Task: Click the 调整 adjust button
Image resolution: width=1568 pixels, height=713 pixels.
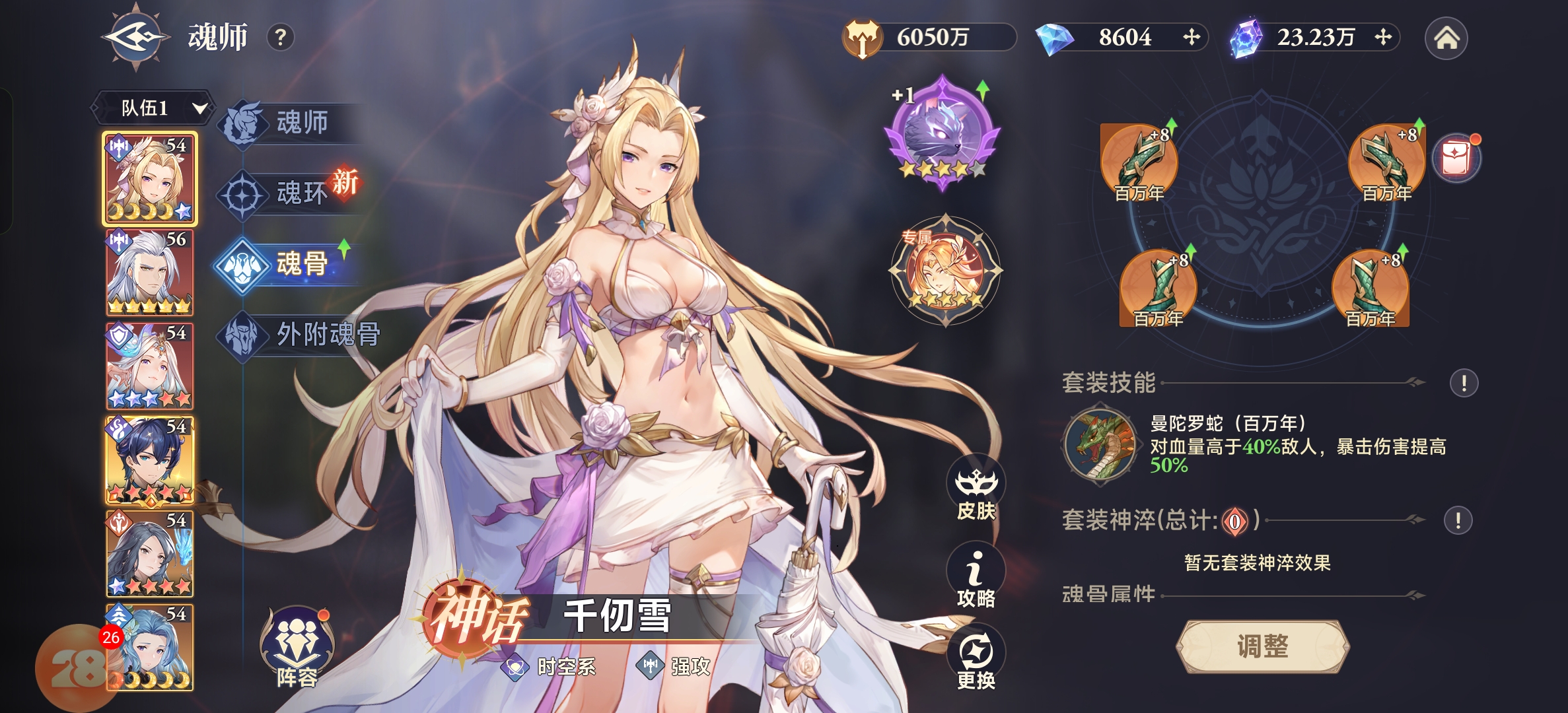Action: tap(1262, 646)
